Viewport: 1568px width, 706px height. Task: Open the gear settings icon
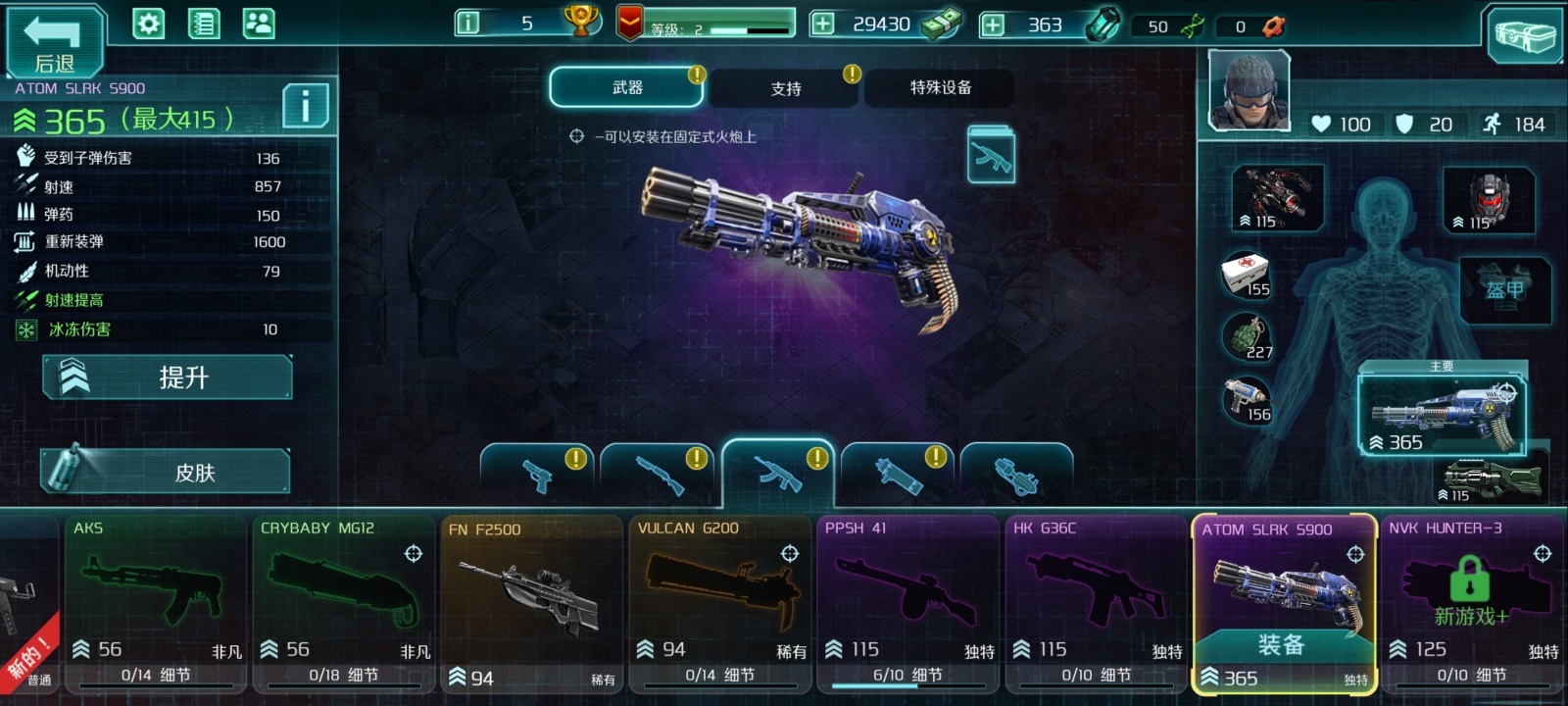pos(149,24)
